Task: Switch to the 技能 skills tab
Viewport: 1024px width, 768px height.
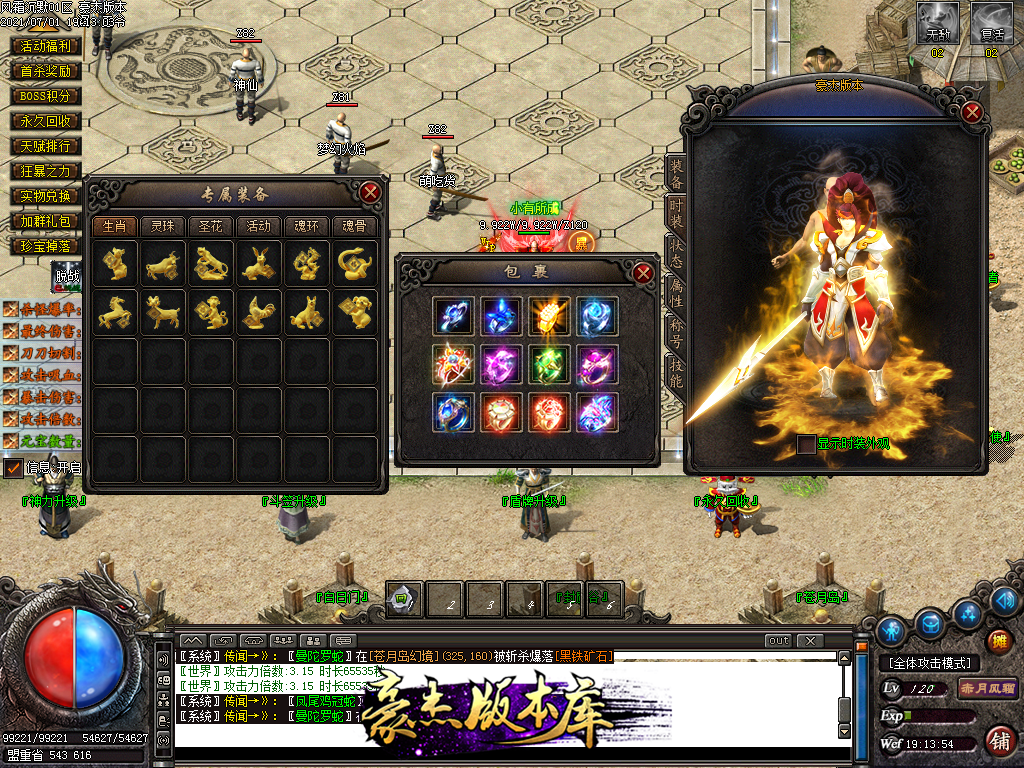Action: [x=677, y=373]
